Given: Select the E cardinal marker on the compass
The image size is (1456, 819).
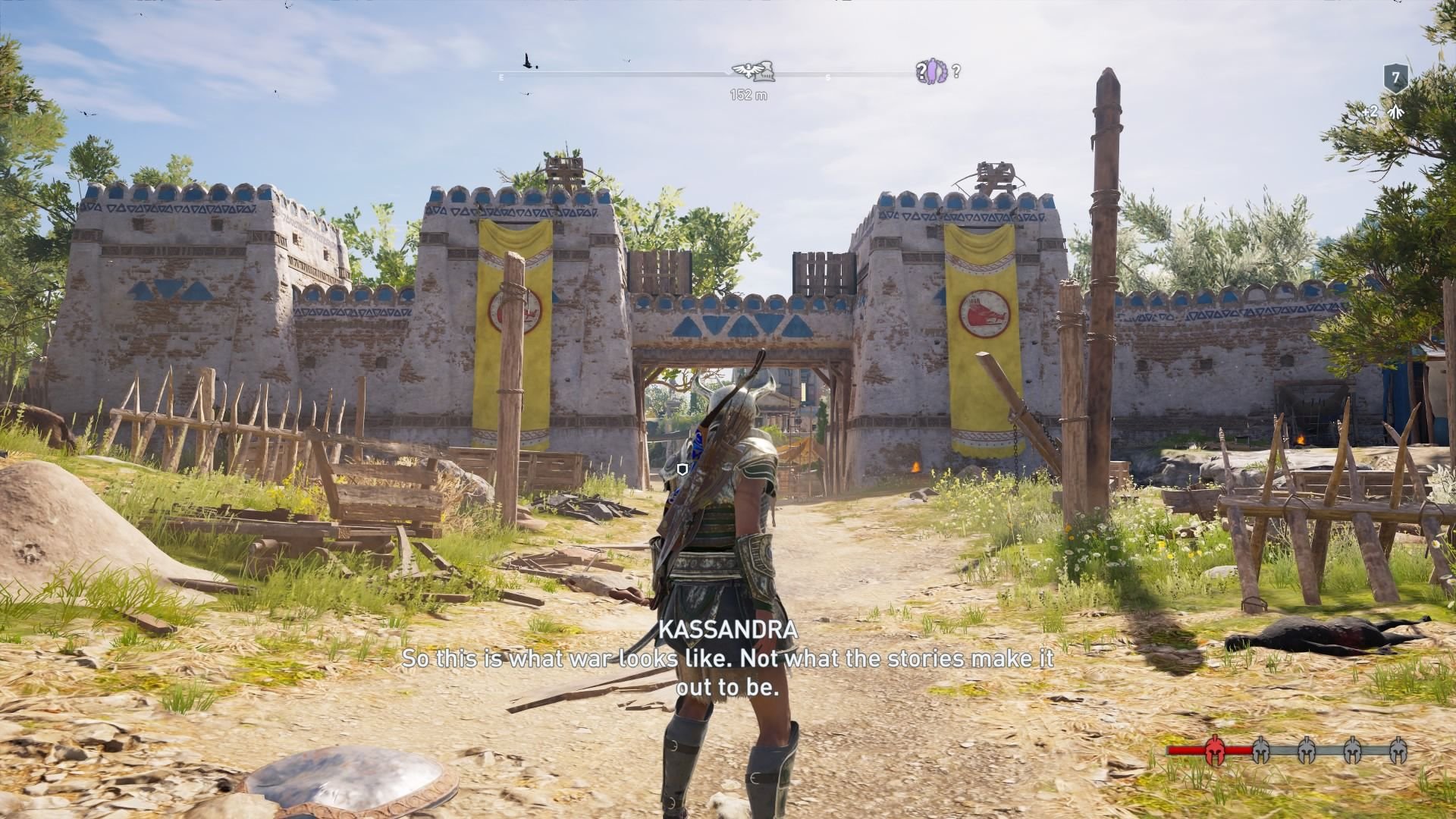Looking at the screenshot, I should [501, 76].
